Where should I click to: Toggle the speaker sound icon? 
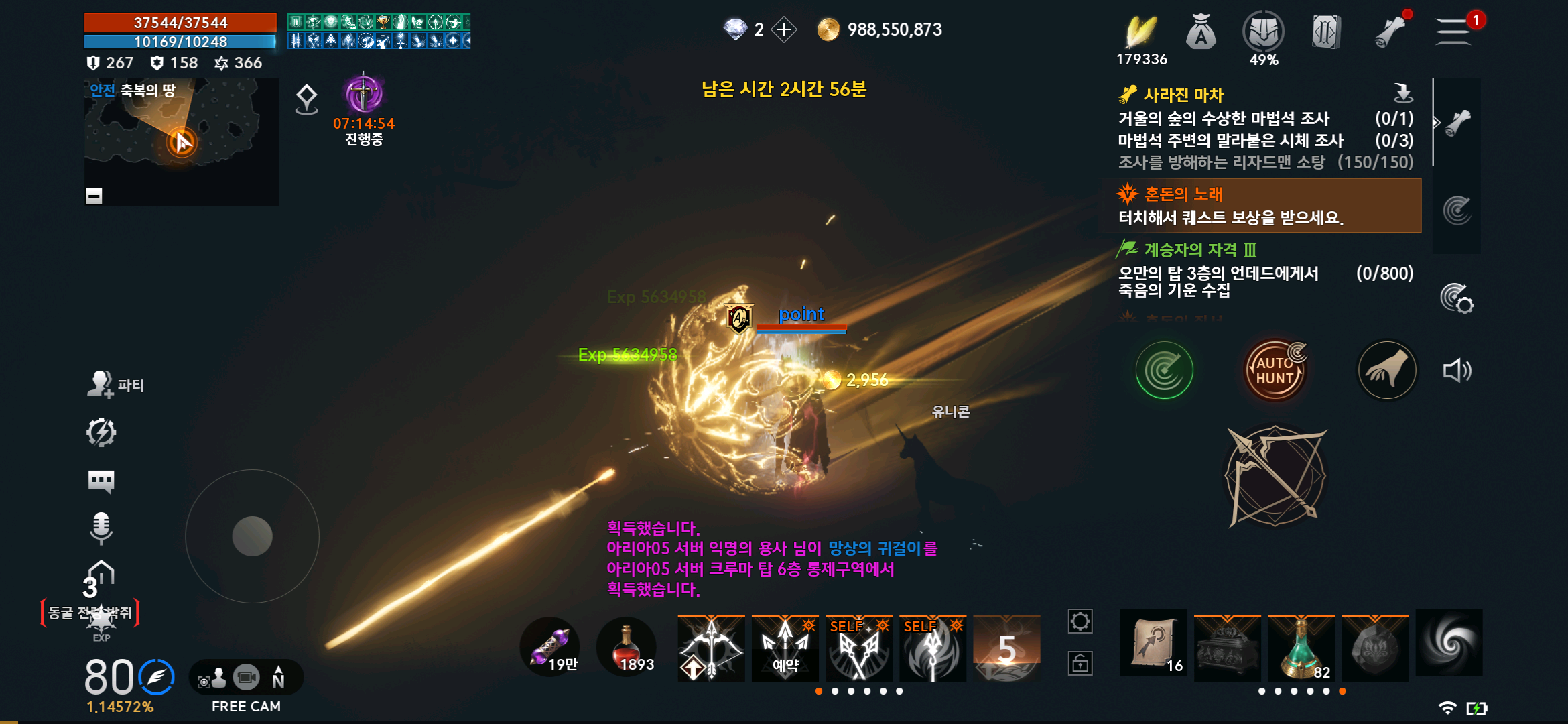(x=1457, y=371)
